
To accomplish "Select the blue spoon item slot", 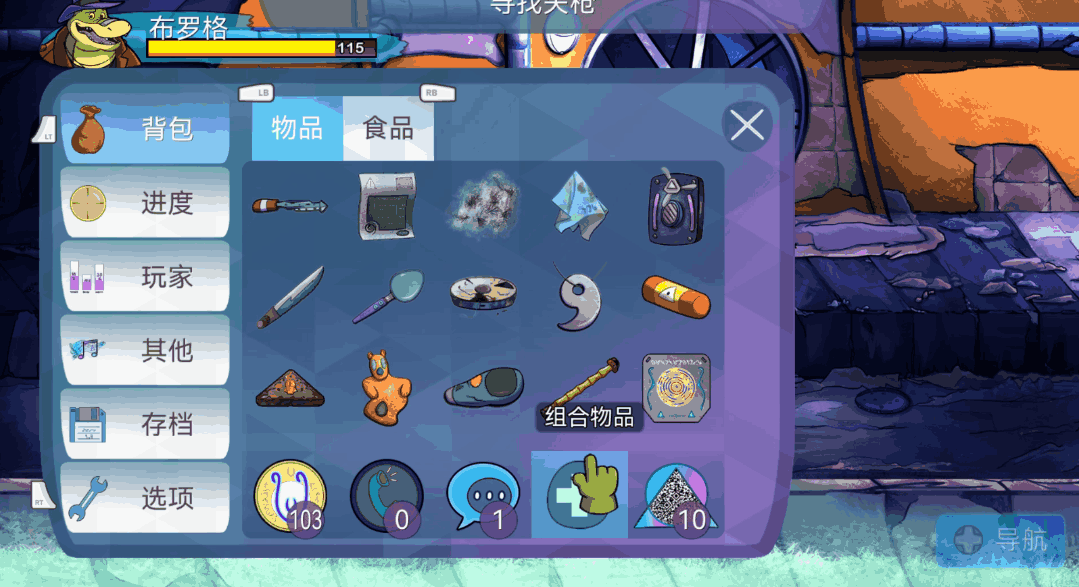I will 387,297.
